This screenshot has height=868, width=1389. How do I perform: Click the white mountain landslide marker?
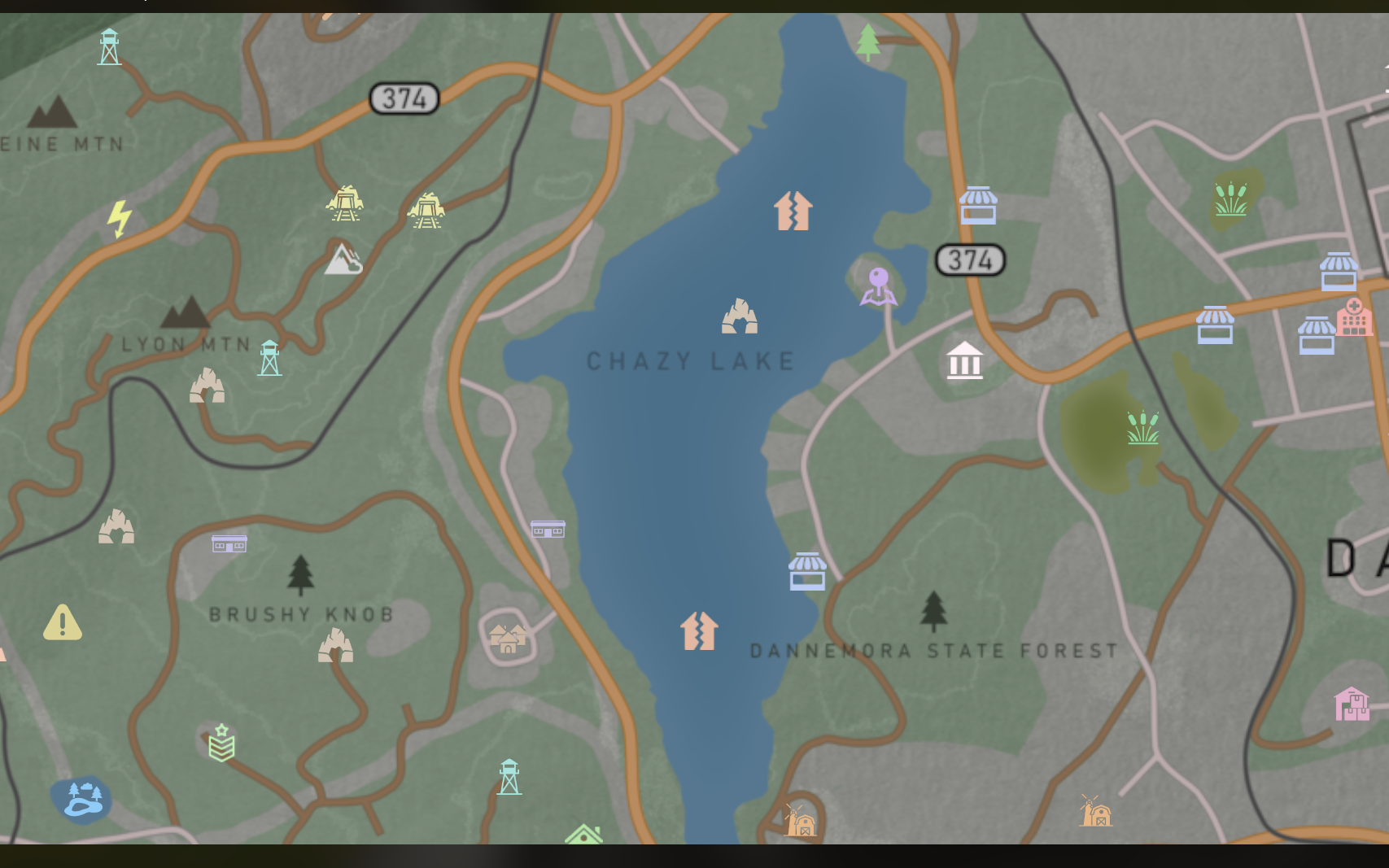pos(343,259)
